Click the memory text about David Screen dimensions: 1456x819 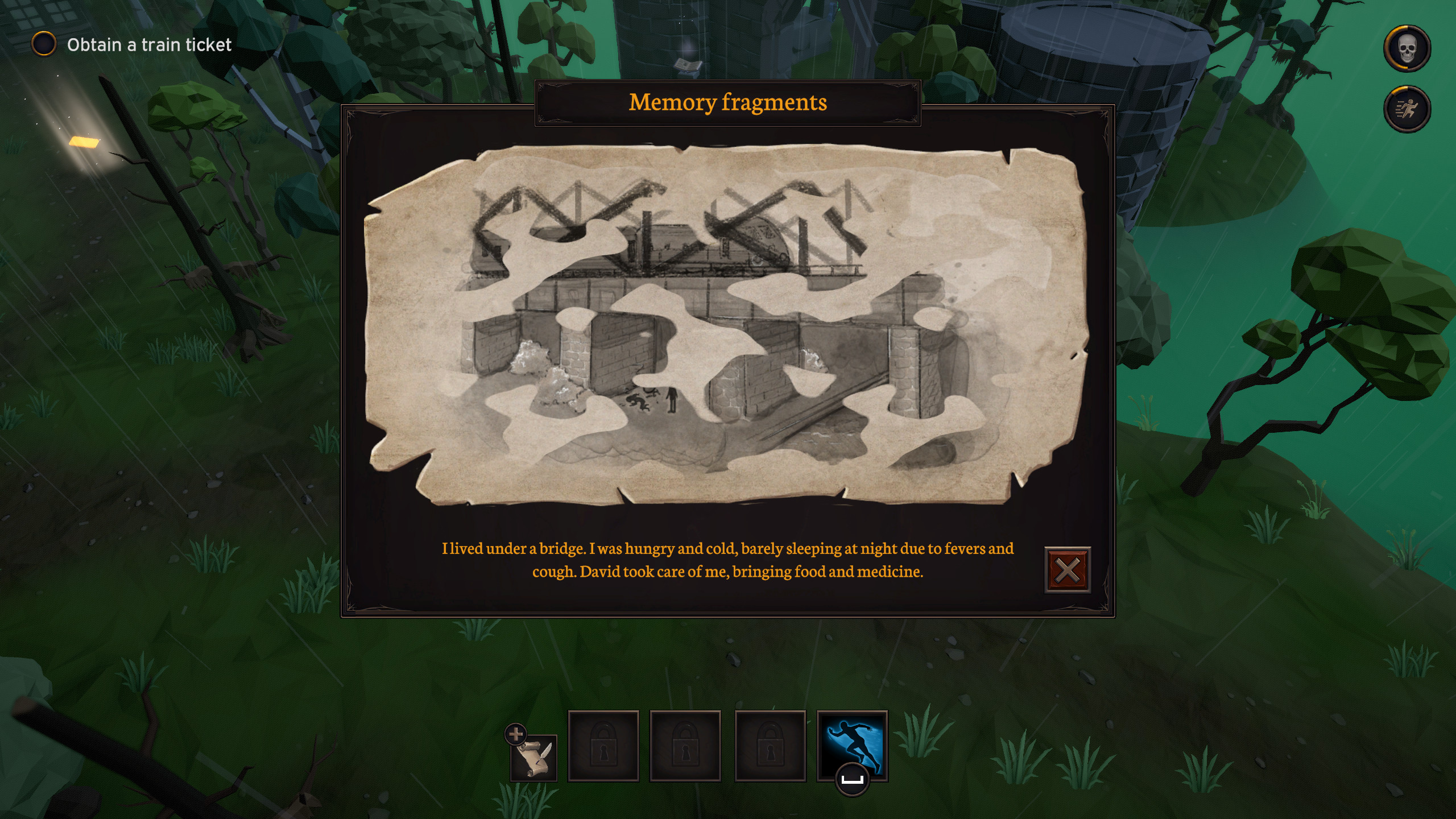727,572
